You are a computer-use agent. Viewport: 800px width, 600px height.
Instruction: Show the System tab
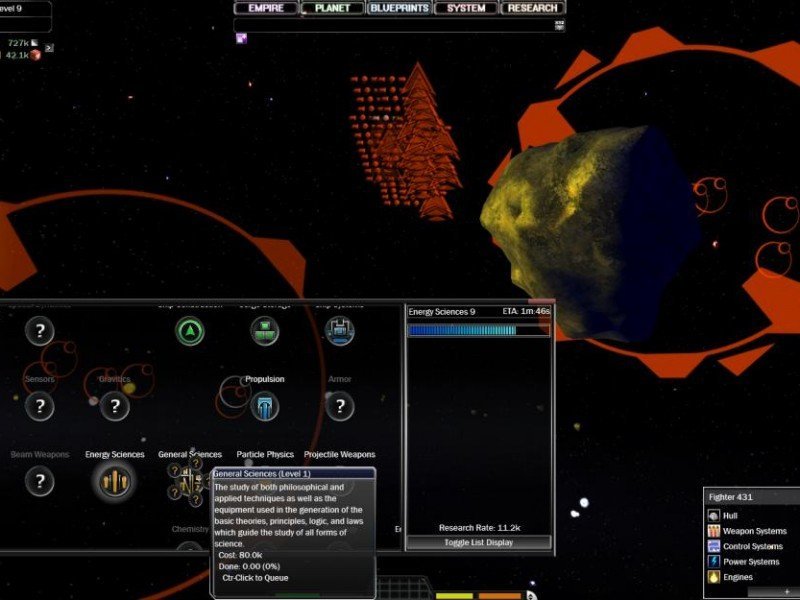click(x=466, y=8)
